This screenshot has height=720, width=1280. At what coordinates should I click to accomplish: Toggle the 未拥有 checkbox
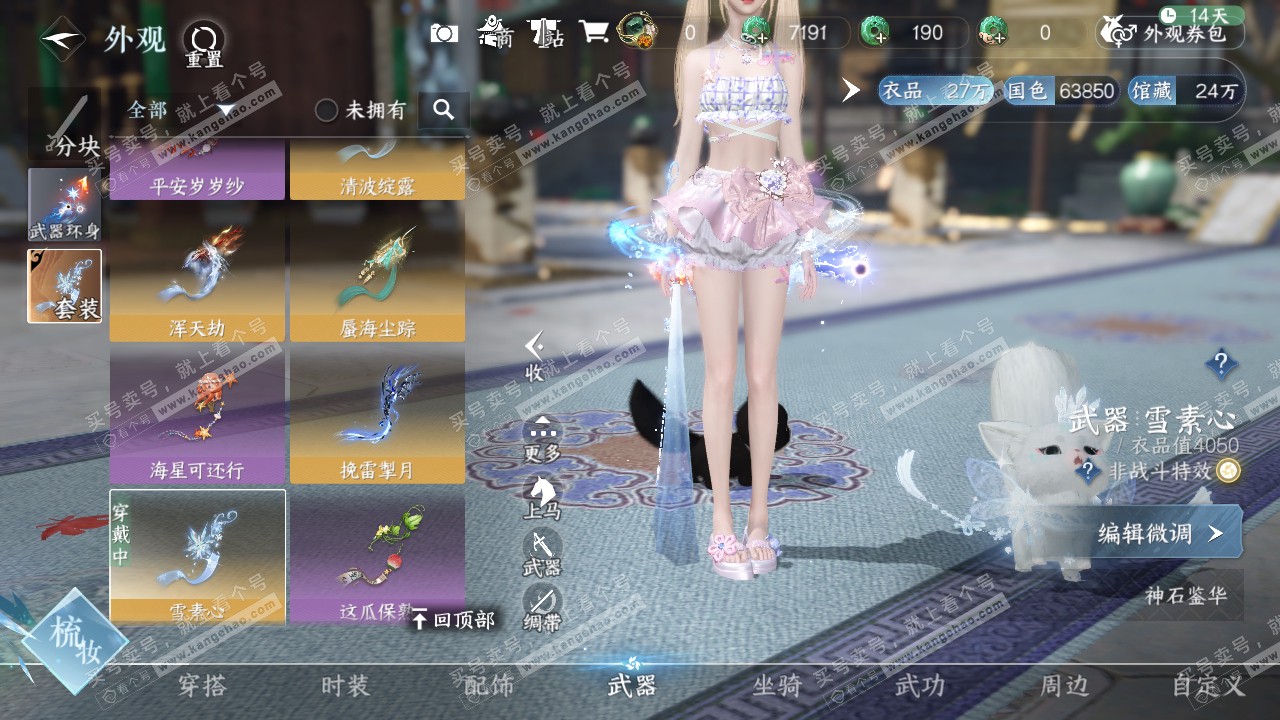click(327, 110)
